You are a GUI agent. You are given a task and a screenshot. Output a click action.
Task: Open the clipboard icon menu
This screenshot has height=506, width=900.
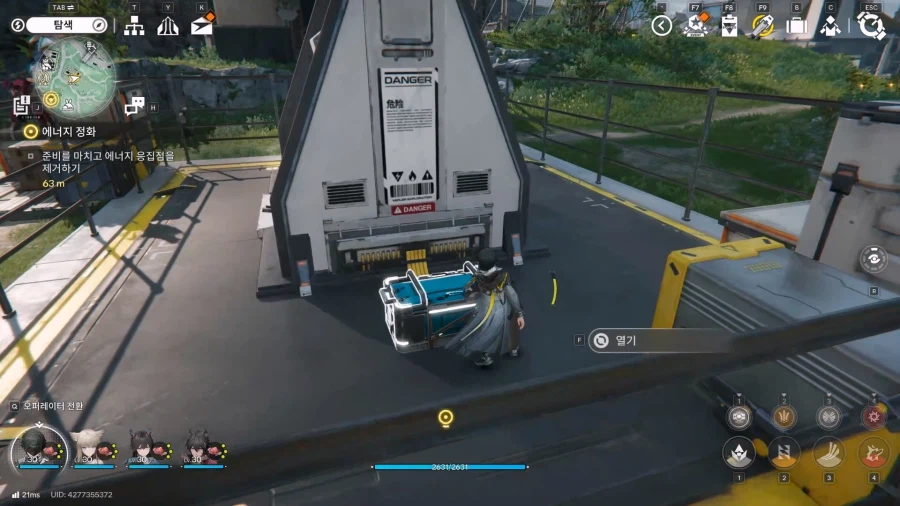pos(729,26)
